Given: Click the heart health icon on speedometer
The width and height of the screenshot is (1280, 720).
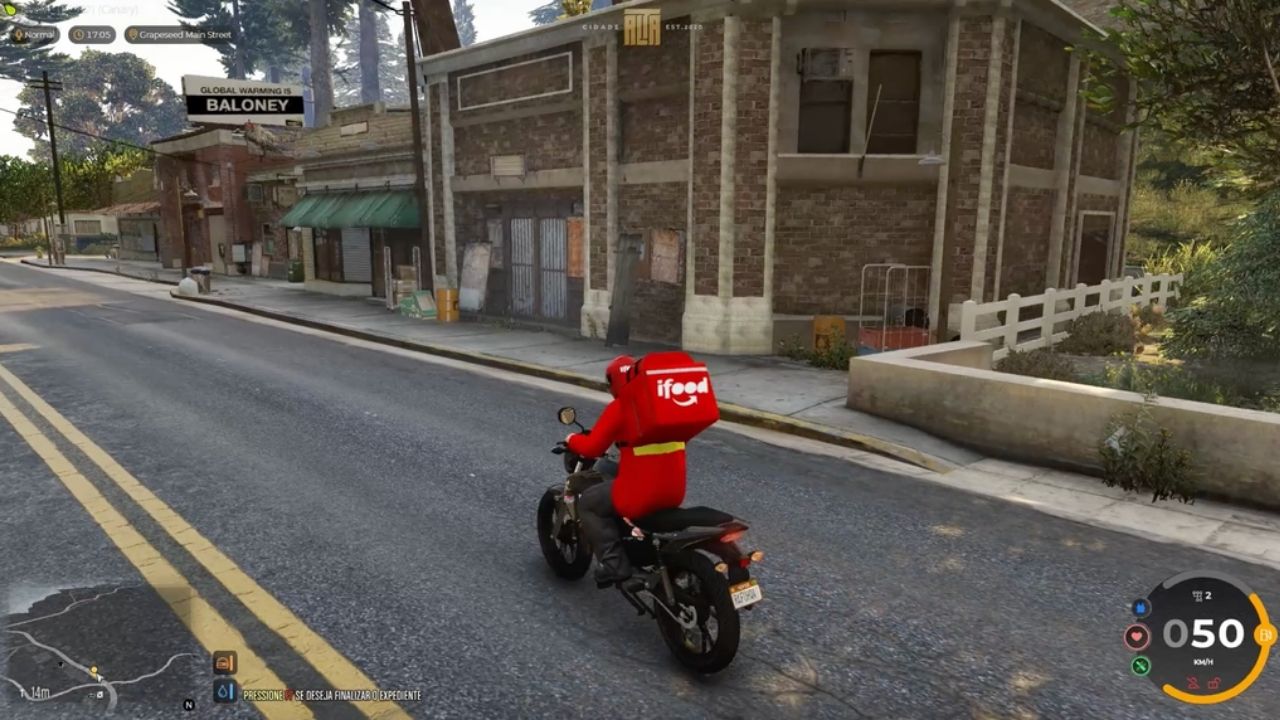Looking at the screenshot, I should pyautogui.click(x=1136, y=636).
